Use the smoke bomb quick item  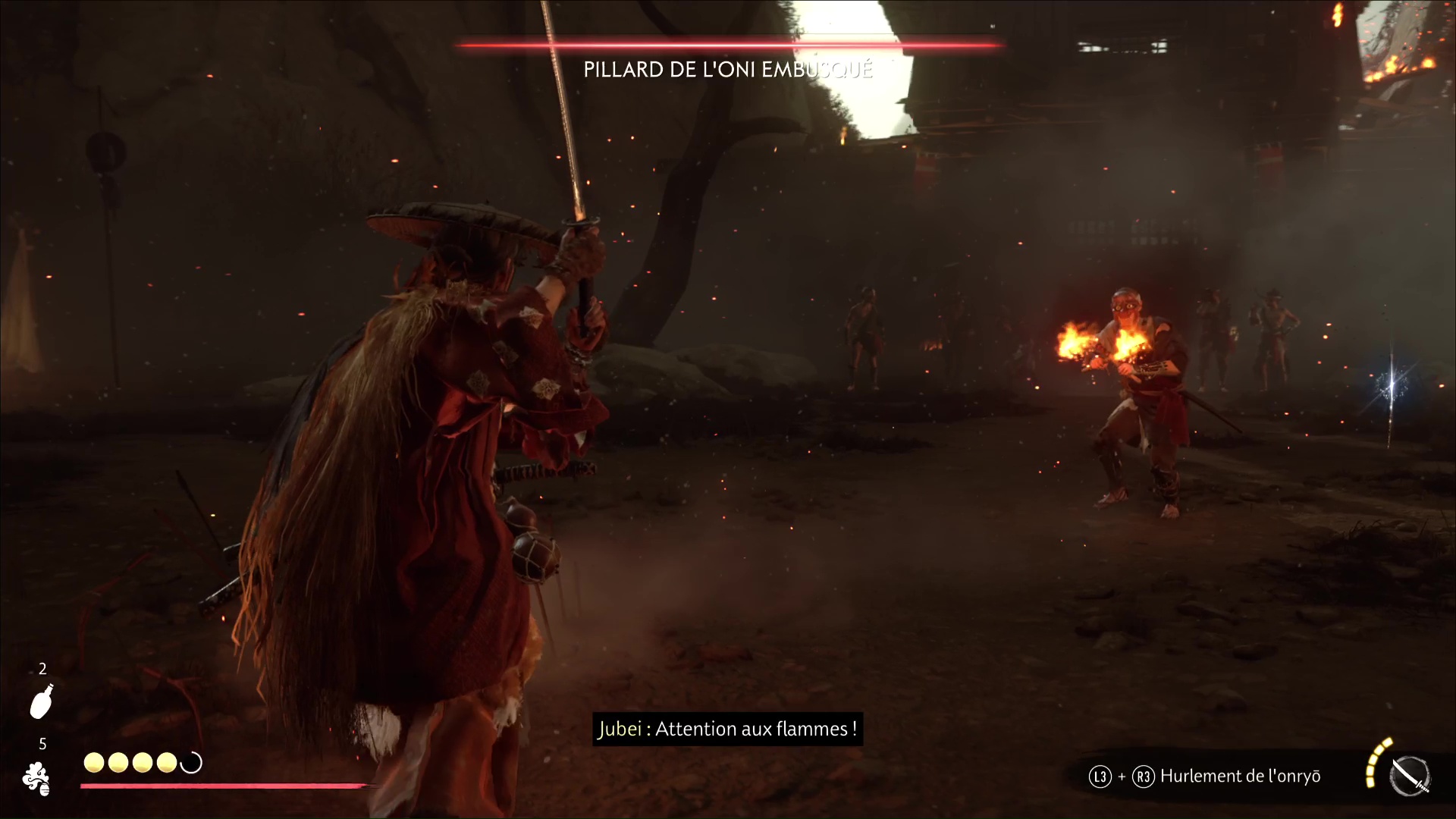tap(36, 779)
